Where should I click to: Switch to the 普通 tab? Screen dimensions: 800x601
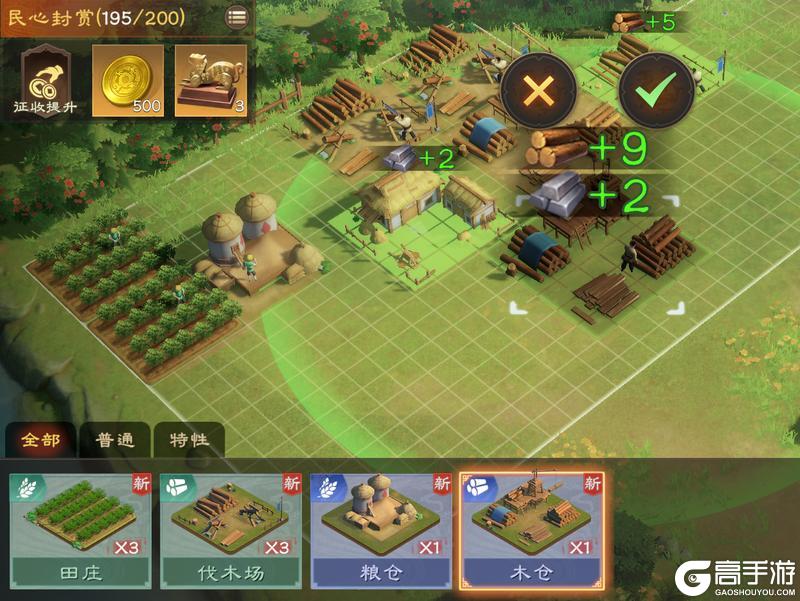point(115,441)
